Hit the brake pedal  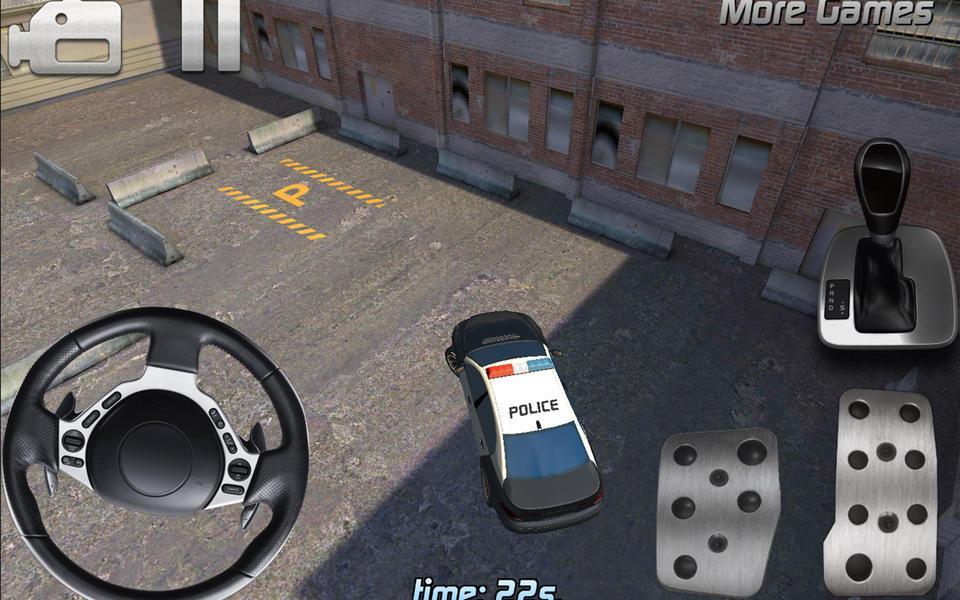pos(717,512)
